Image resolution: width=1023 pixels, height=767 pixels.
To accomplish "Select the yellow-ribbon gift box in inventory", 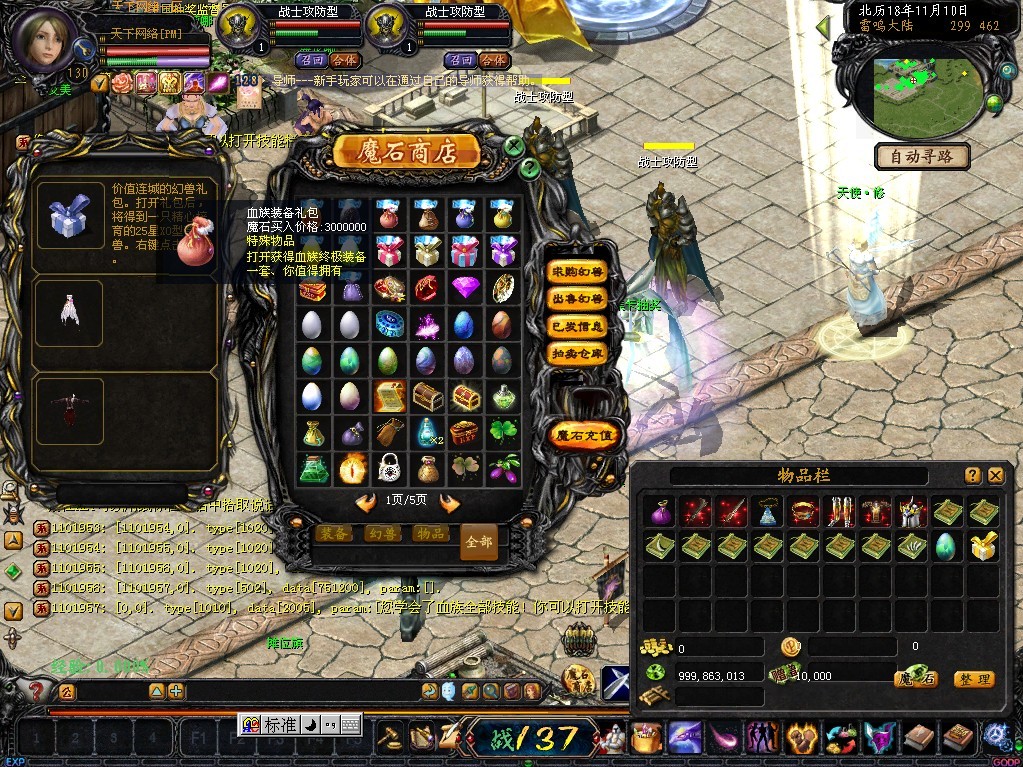I will point(983,546).
